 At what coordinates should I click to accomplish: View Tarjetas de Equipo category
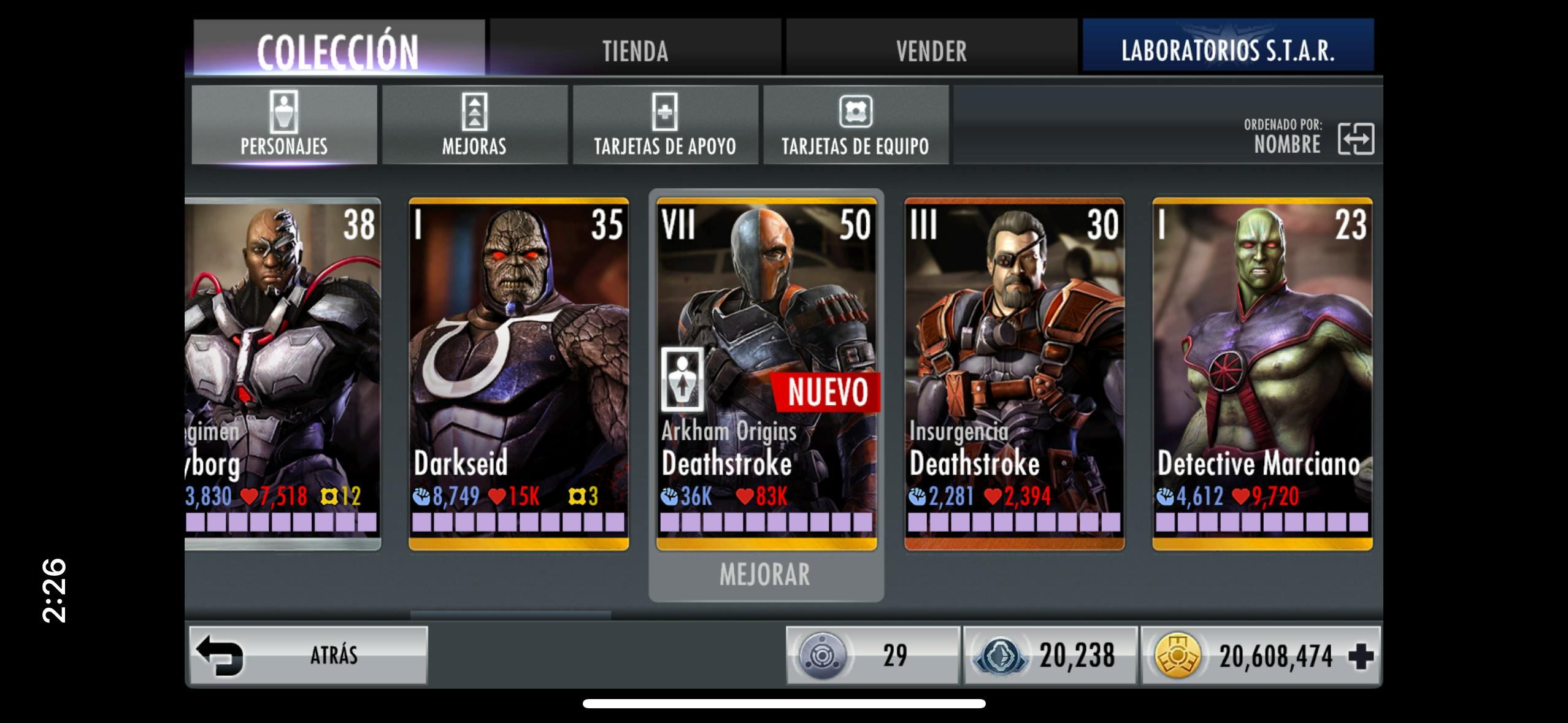coord(855,125)
